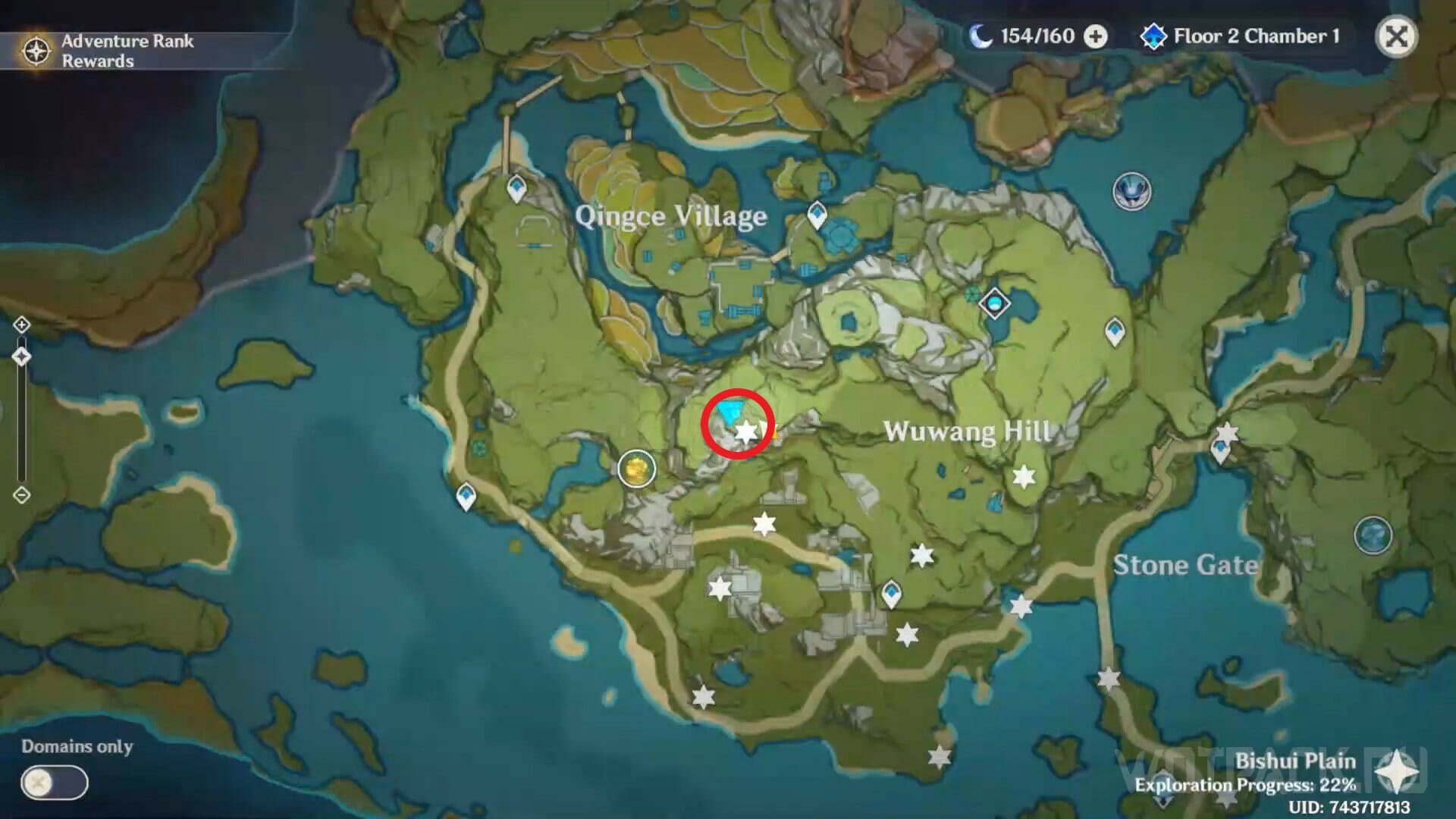Select the golden boss marker icon
This screenshot has width=1456, height=819.
636,469
